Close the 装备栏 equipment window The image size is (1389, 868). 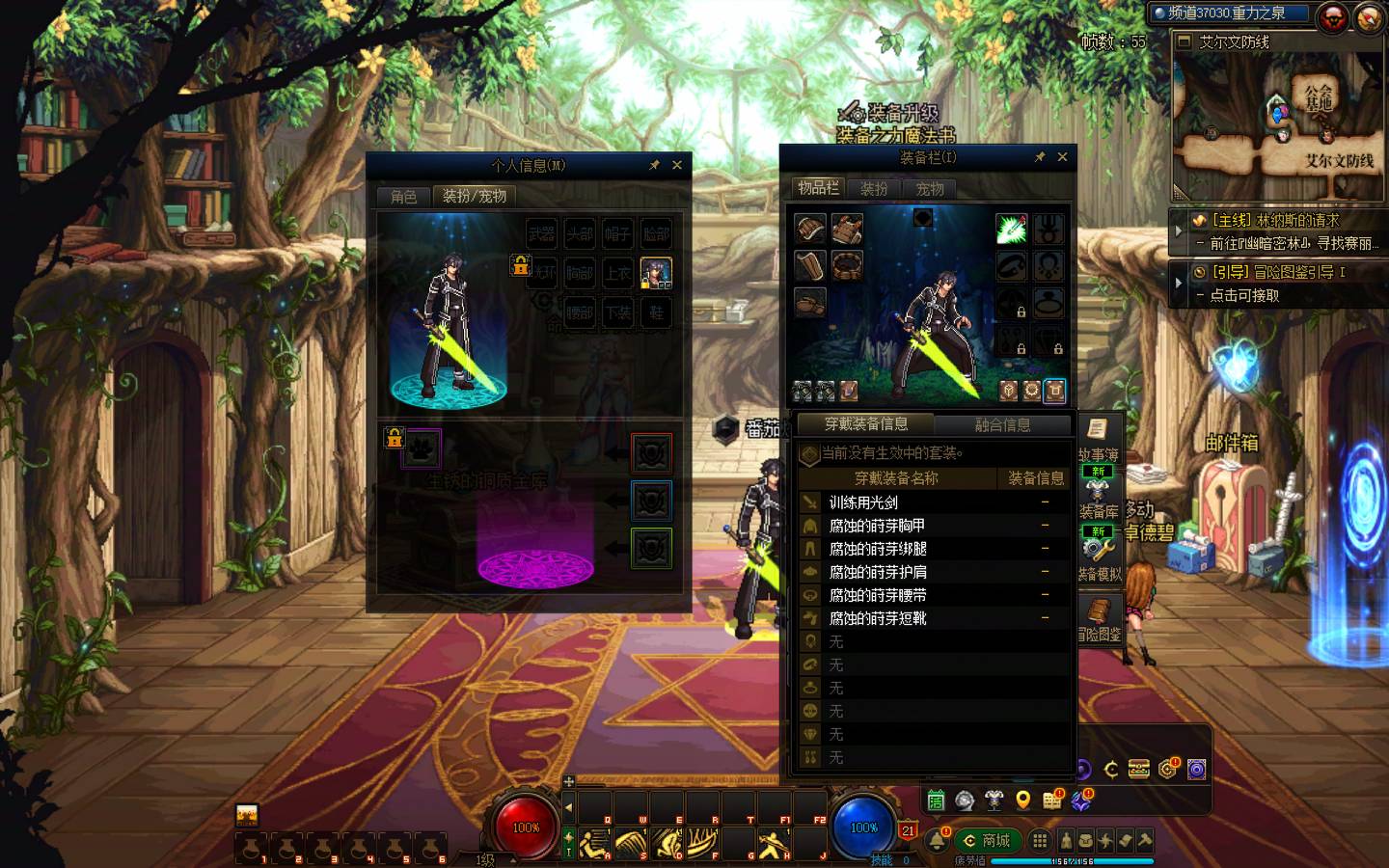[x=1062, y=156]
